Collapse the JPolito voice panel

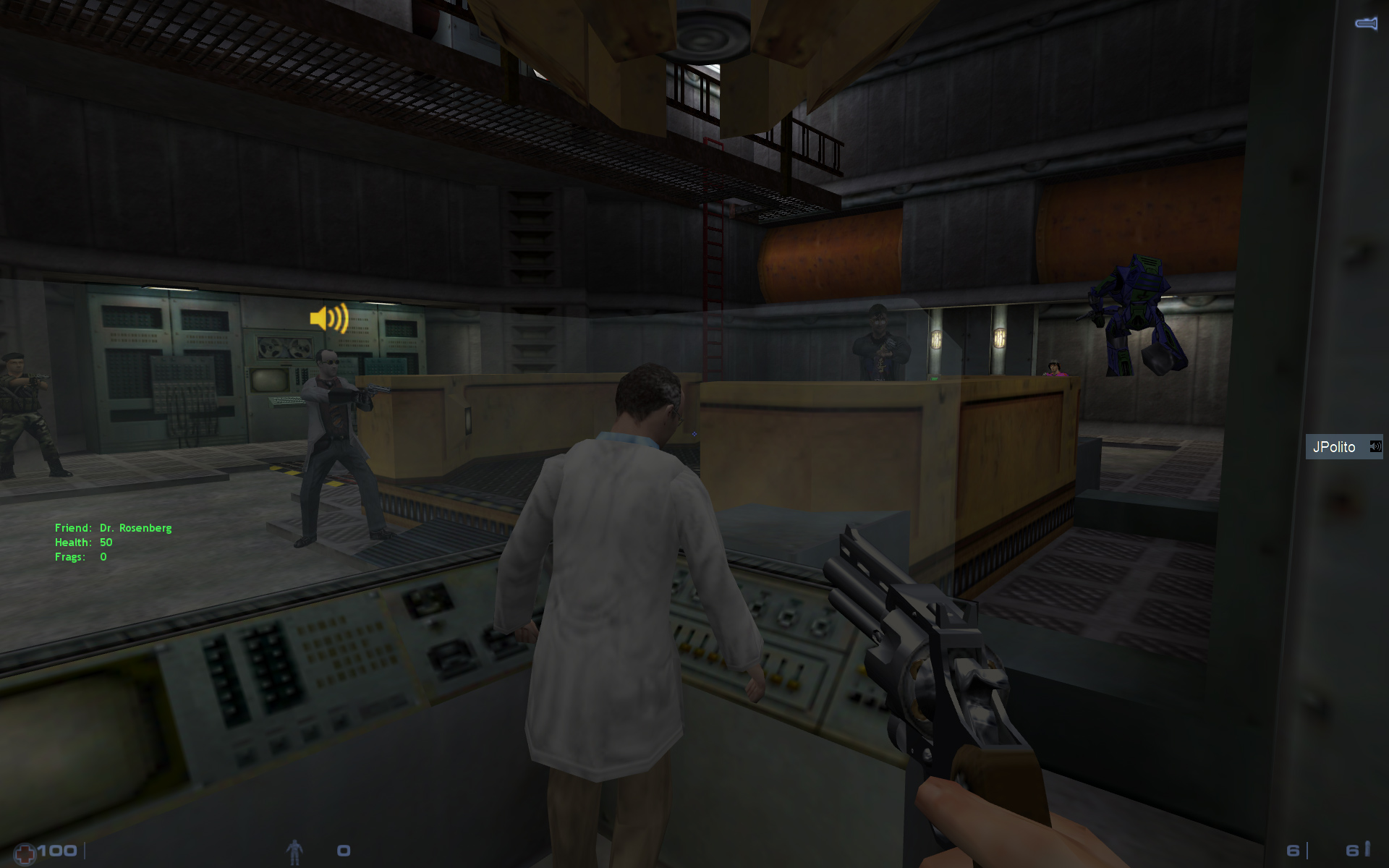(x=1343, y=446)
